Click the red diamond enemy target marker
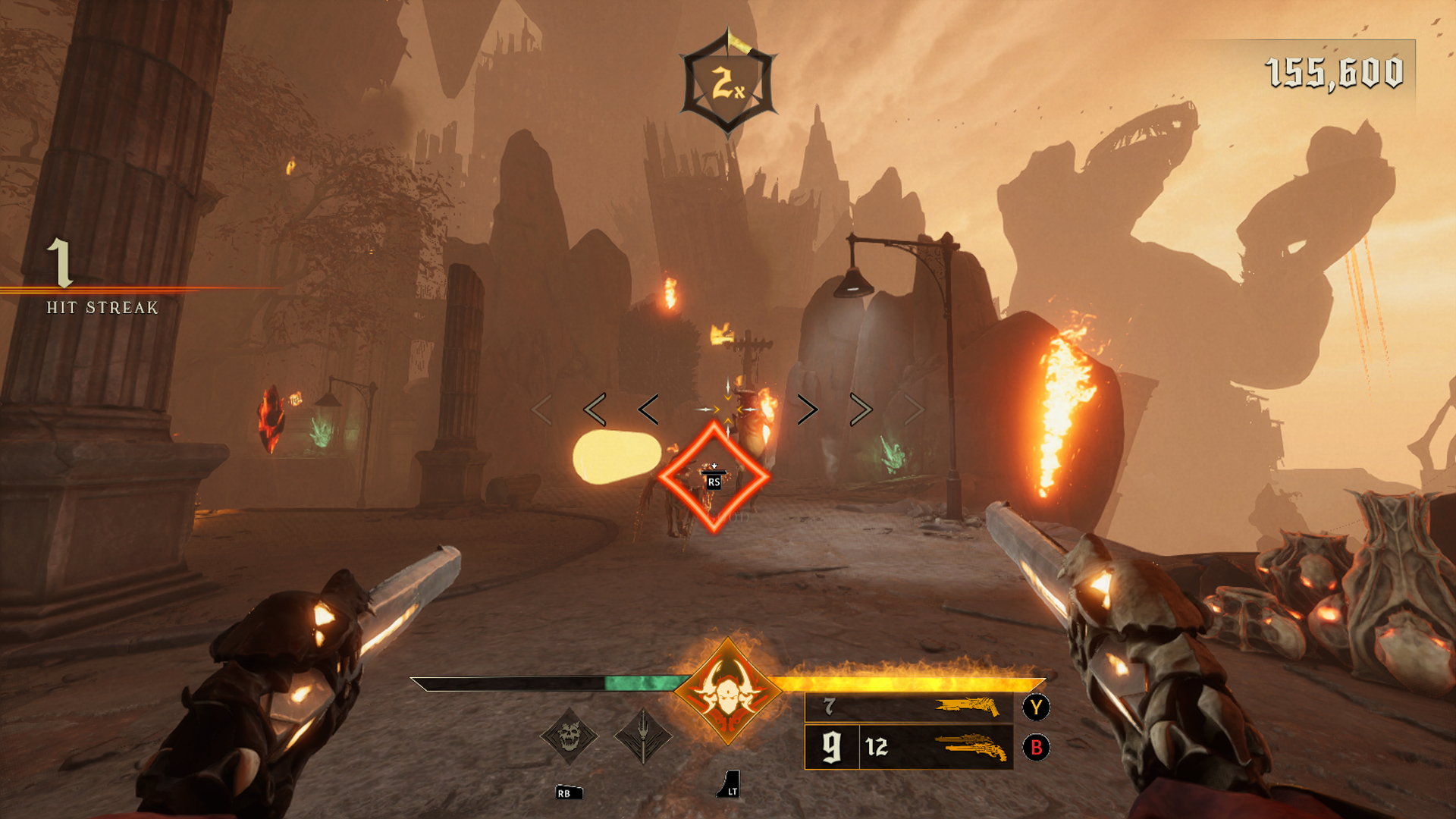The image size is (1456, 819). click(x=714, y=478)
